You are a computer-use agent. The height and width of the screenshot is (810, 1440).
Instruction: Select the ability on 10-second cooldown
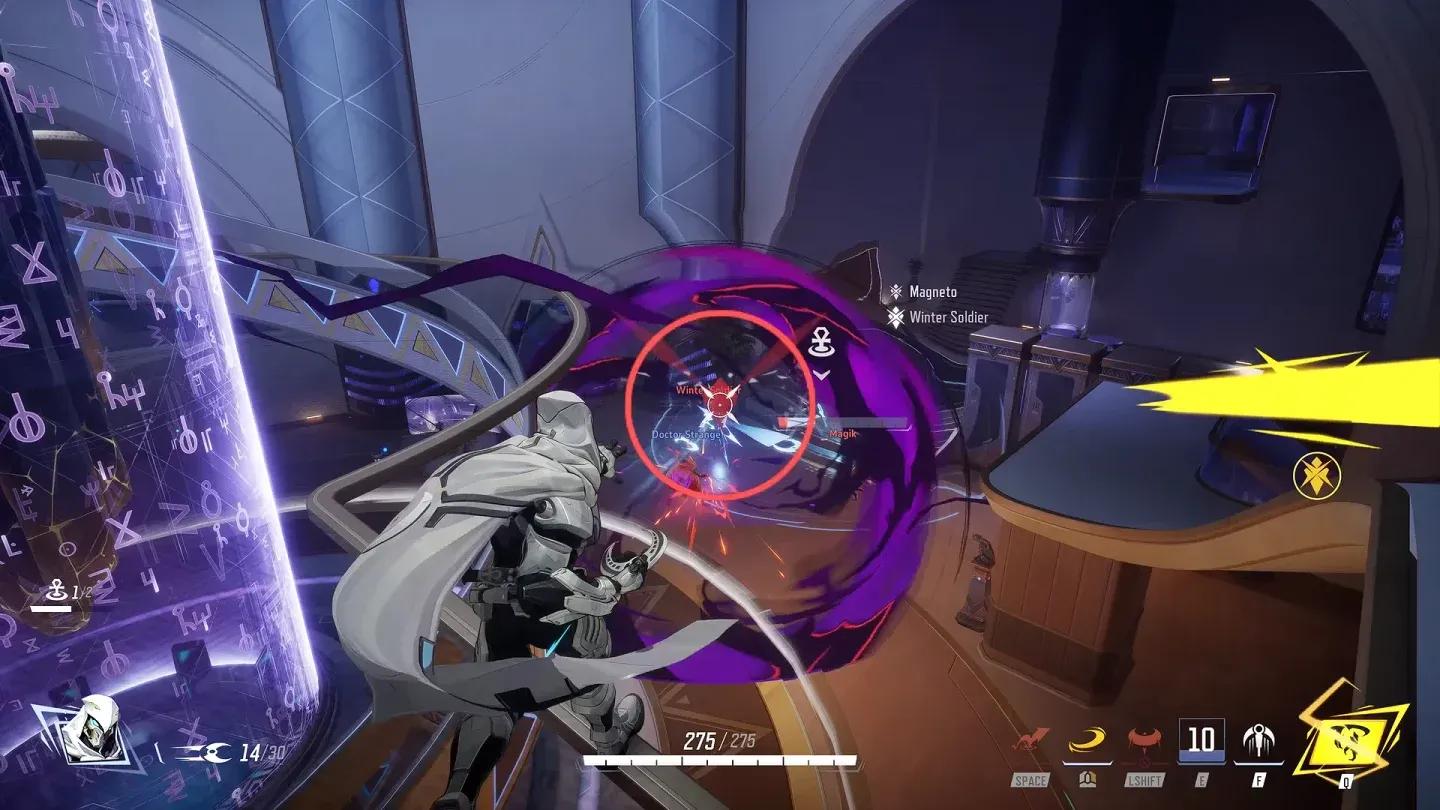(1201, 740)
